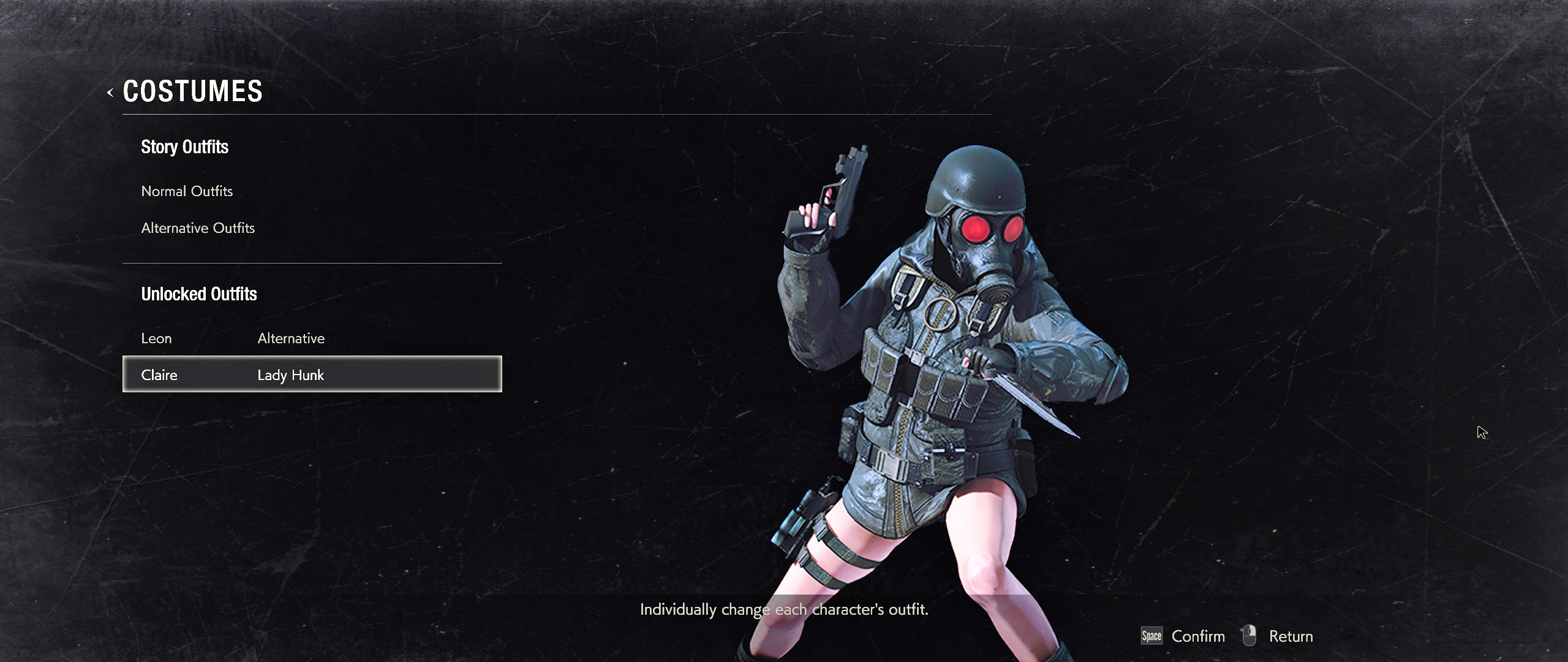Click the Return prompt label

tap(1291, 636)
